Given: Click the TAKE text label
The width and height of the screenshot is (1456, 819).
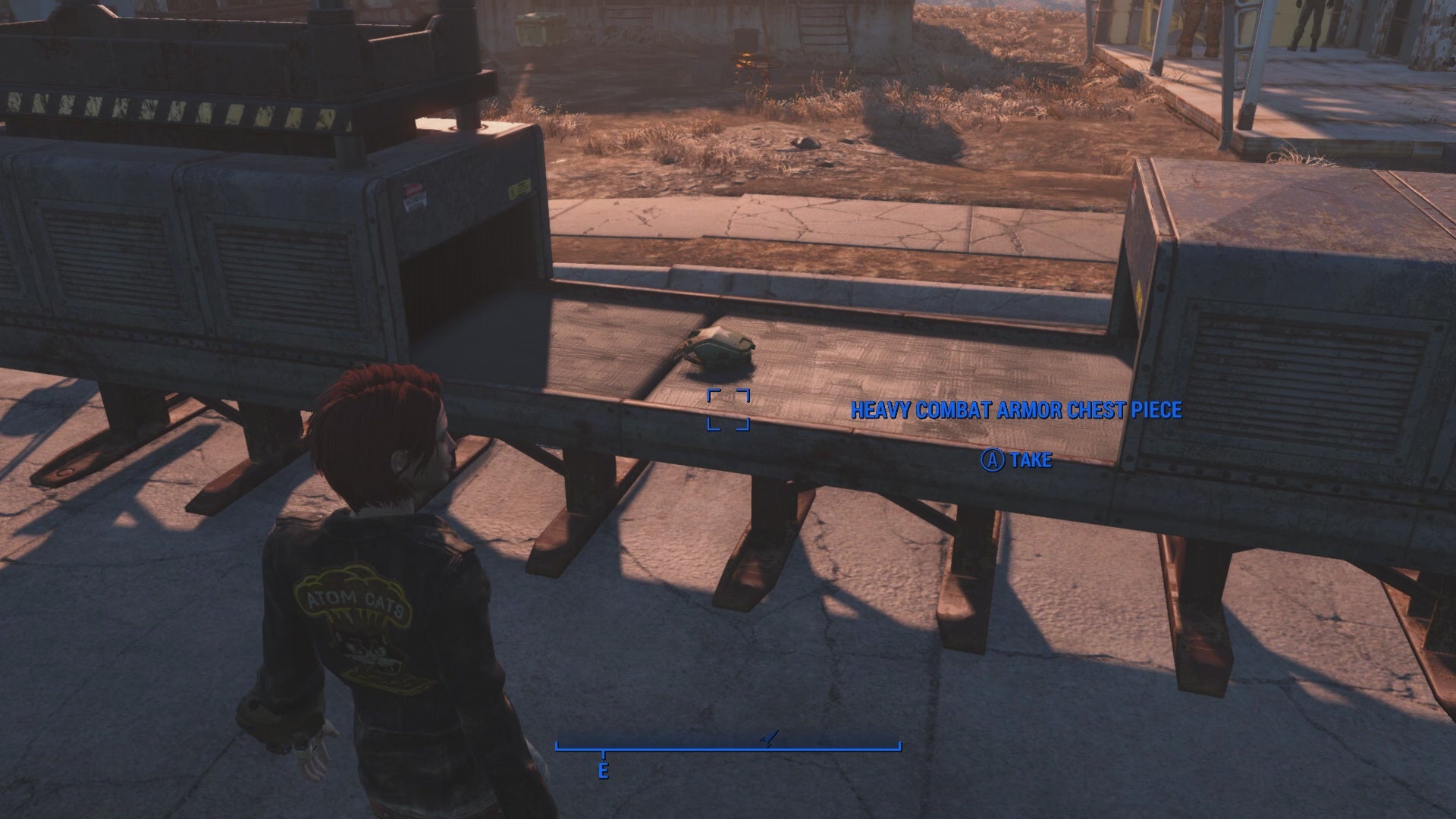Looking at the screenshot, I should (x=1028, y=460).
